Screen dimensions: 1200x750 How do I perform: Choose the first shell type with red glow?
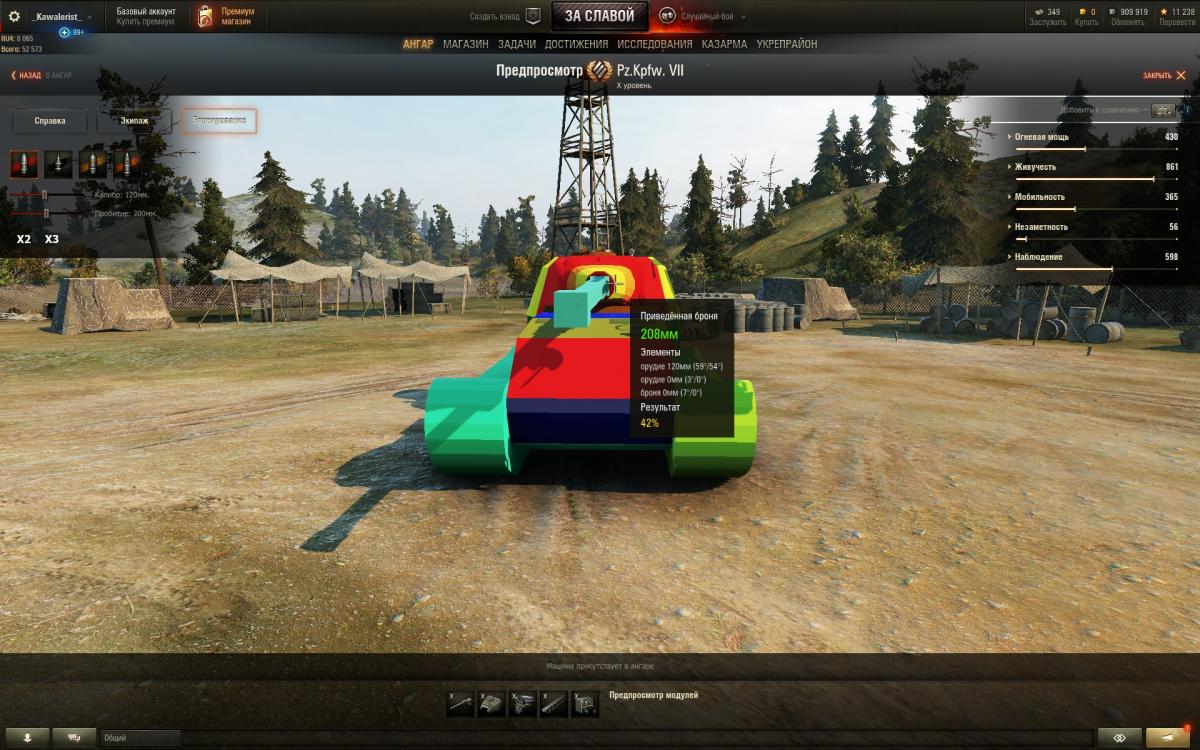tap(24, 164)
